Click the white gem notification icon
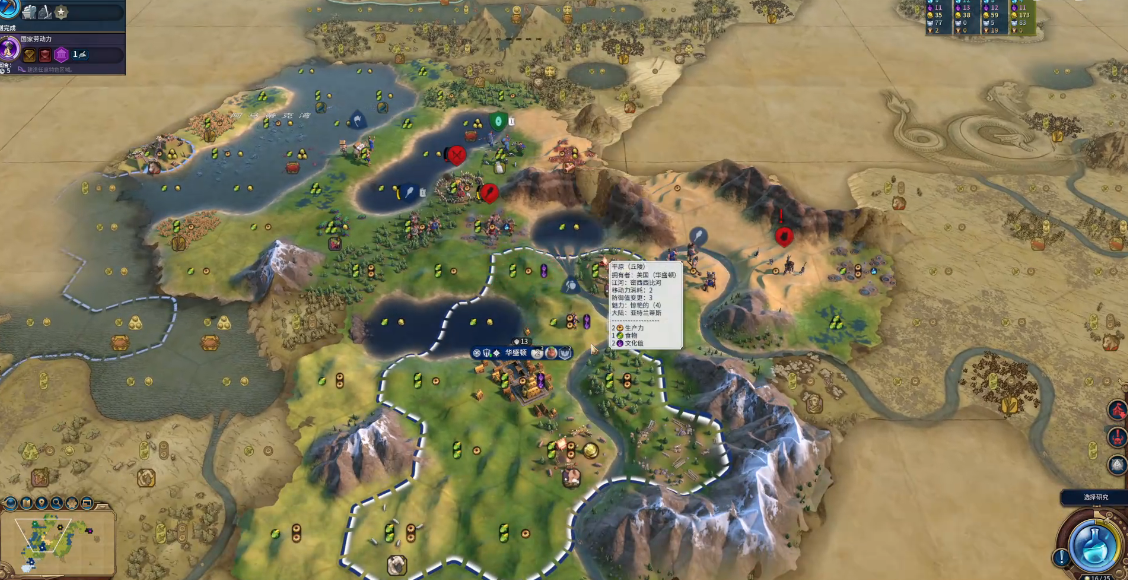This screenshot has width=1128, height=580. tap(1117, 465)
